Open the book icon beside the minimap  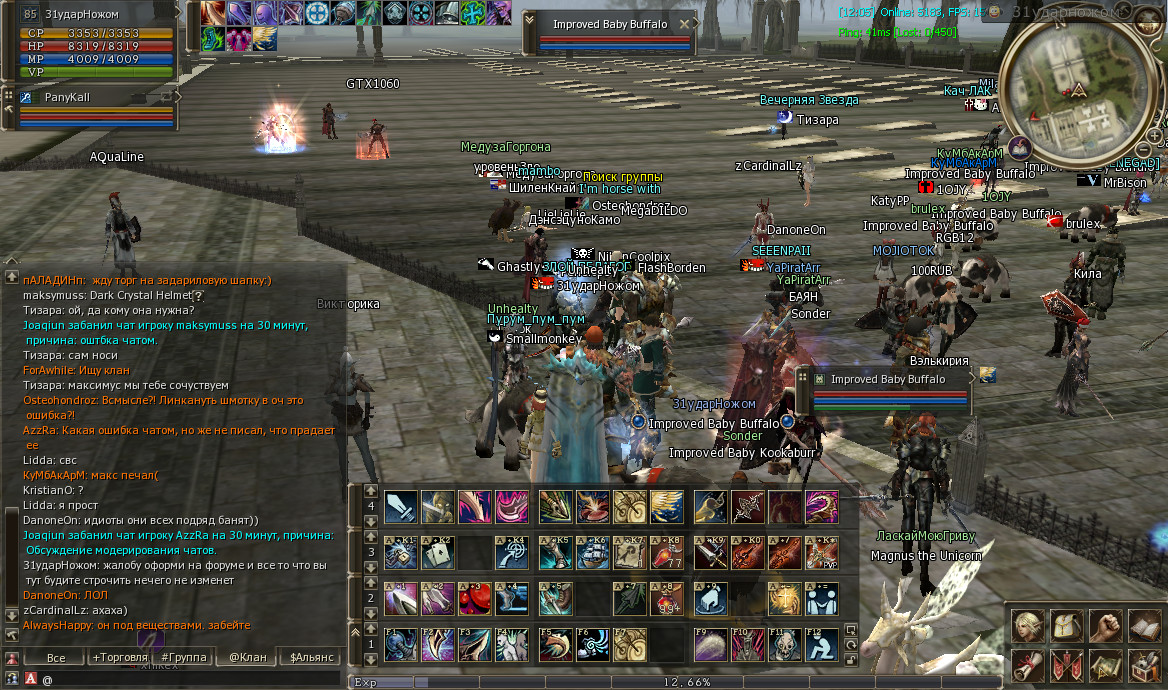click(x=1018, y=148)
